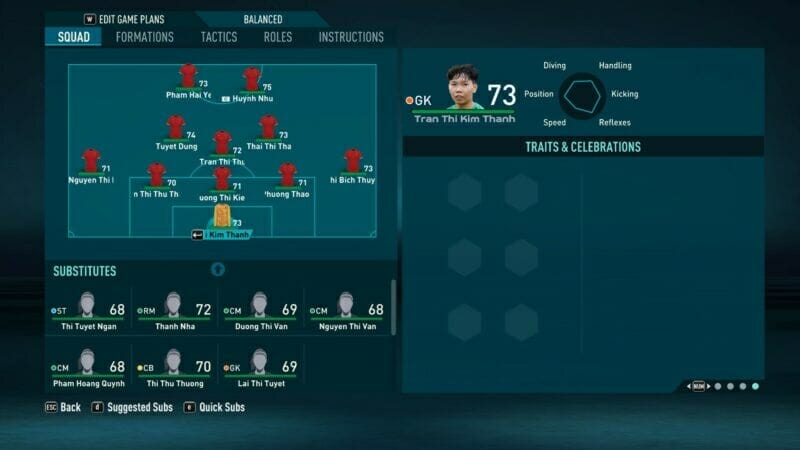Choose substitute Thi Tuyet Ngan
The height and width of the screenshot is (450, 800).
(89, 311)
